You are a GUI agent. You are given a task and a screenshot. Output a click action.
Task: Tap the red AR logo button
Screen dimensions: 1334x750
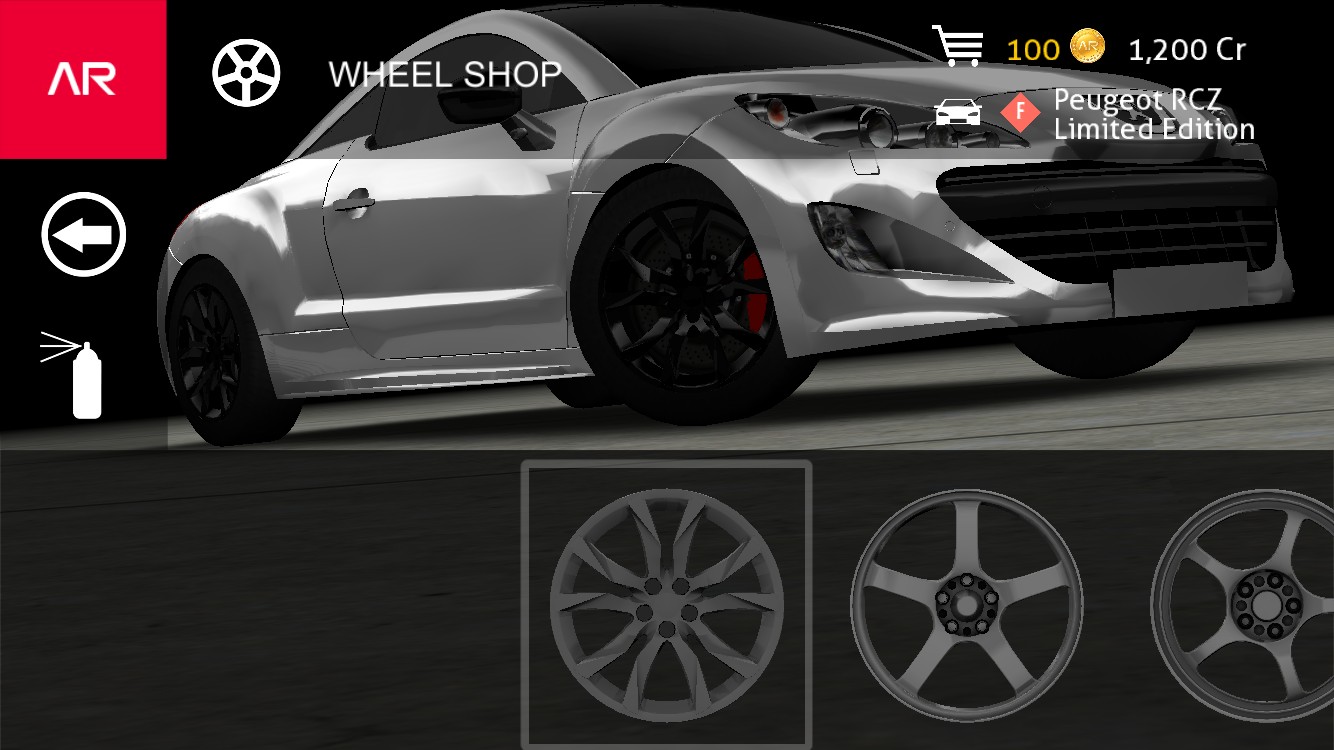(83, 79)
